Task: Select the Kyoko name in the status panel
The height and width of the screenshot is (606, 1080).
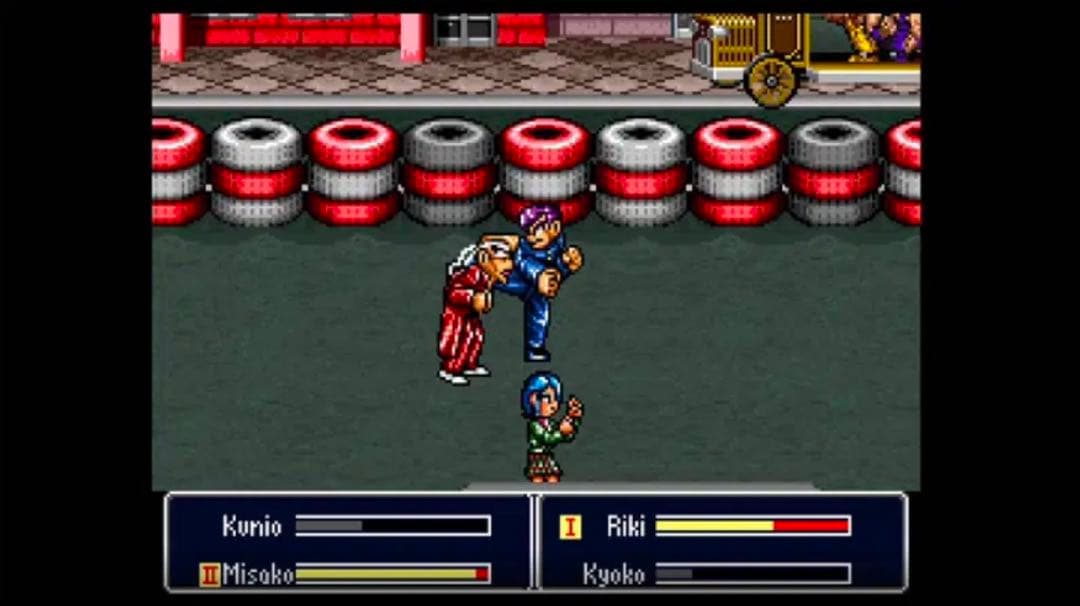Action: (x=613, y=574)
